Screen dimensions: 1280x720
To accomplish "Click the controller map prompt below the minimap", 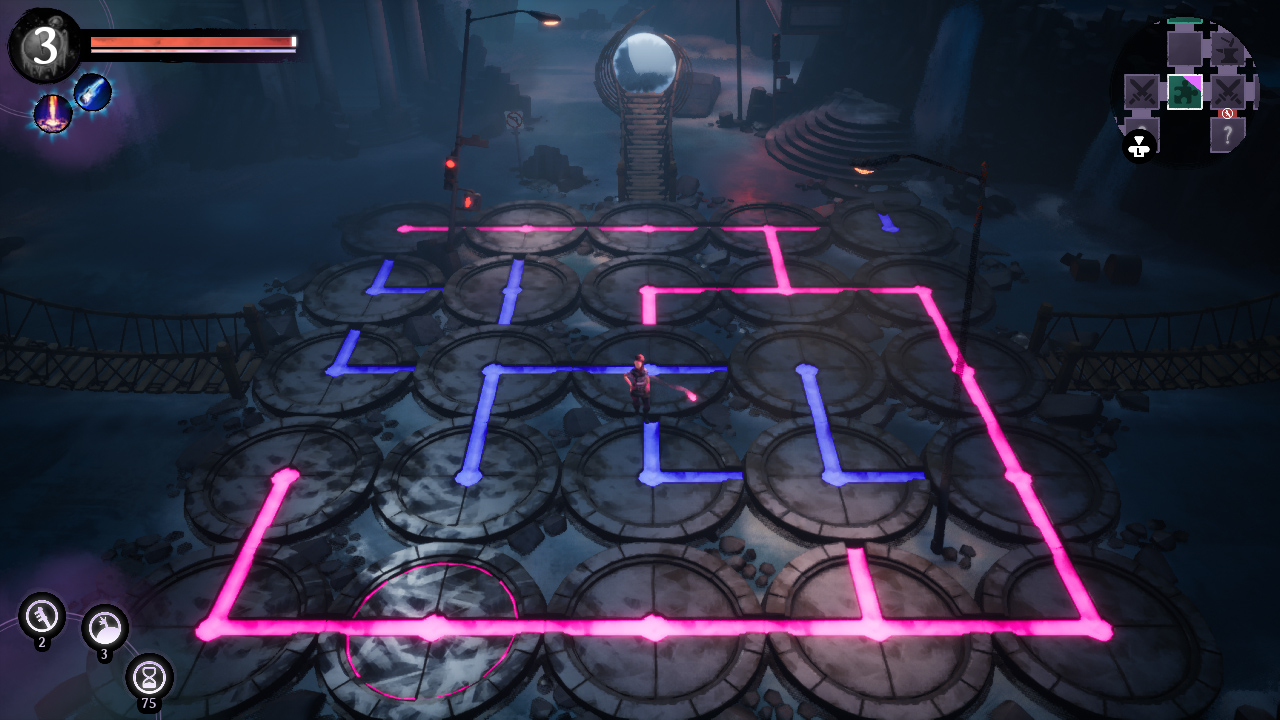I will coord(1139,145).
